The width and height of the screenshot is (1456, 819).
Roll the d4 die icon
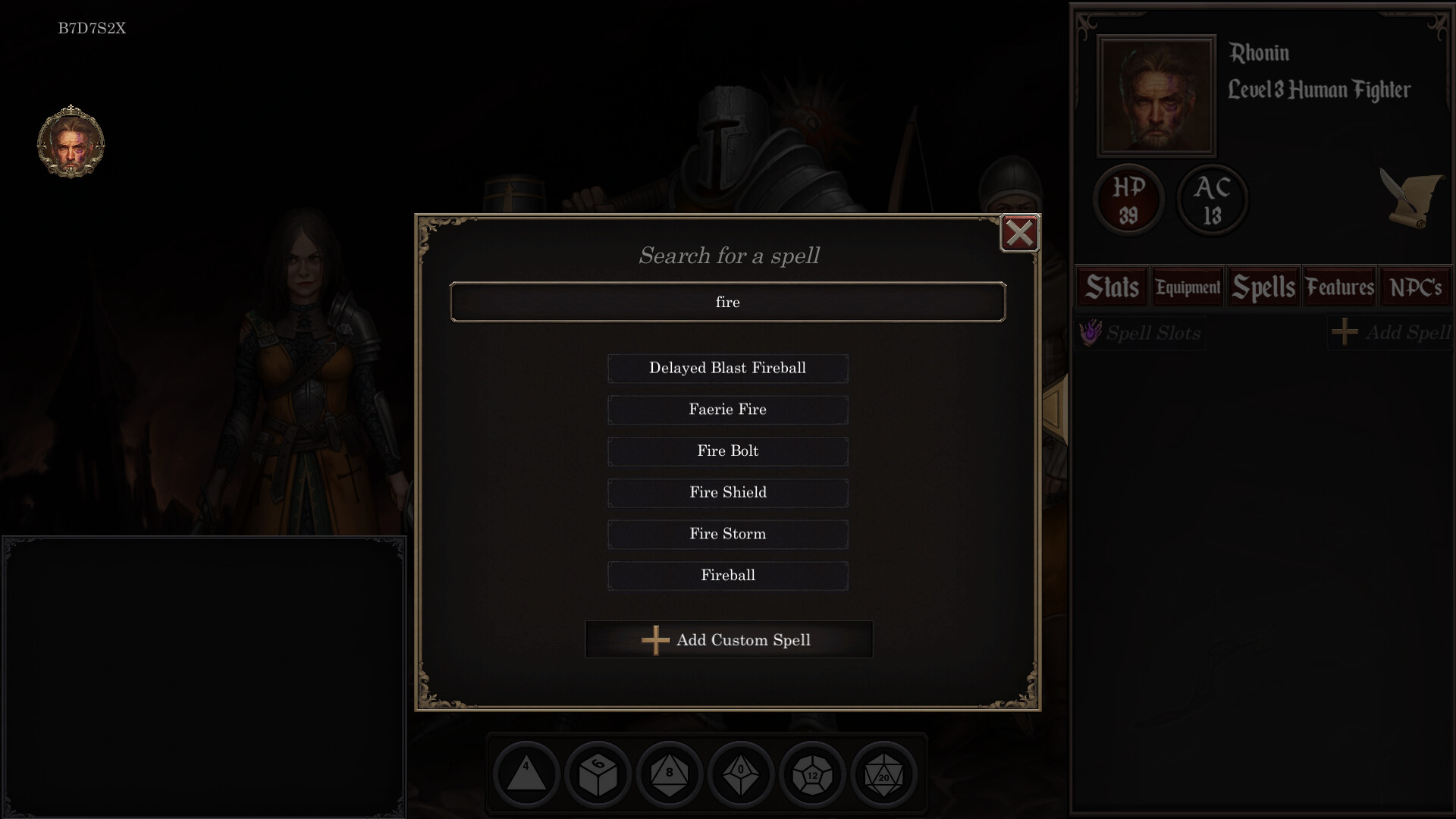[x=526, y=774]
